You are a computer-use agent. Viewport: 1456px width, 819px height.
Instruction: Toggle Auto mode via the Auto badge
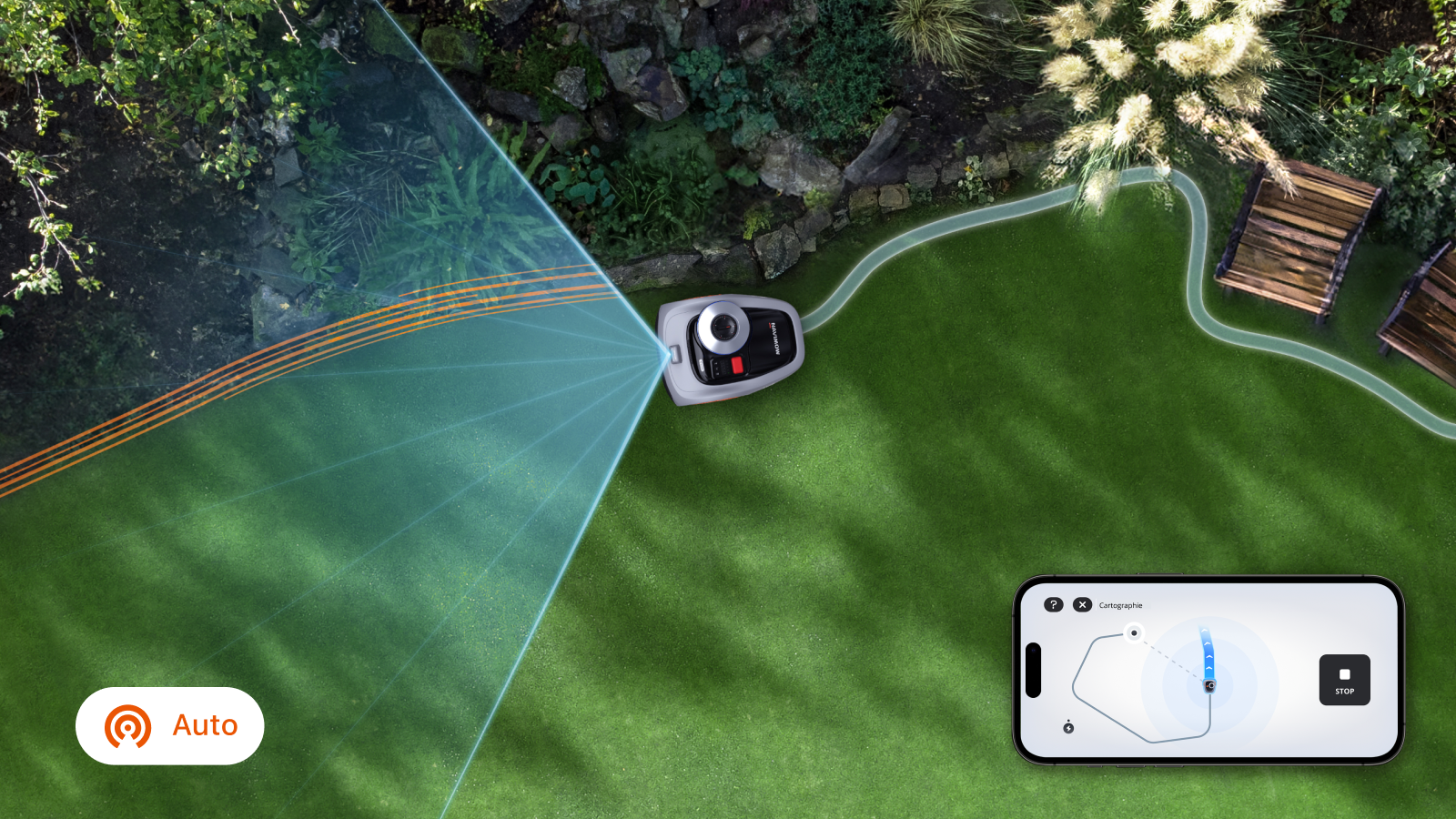click(x=169, y=725)
